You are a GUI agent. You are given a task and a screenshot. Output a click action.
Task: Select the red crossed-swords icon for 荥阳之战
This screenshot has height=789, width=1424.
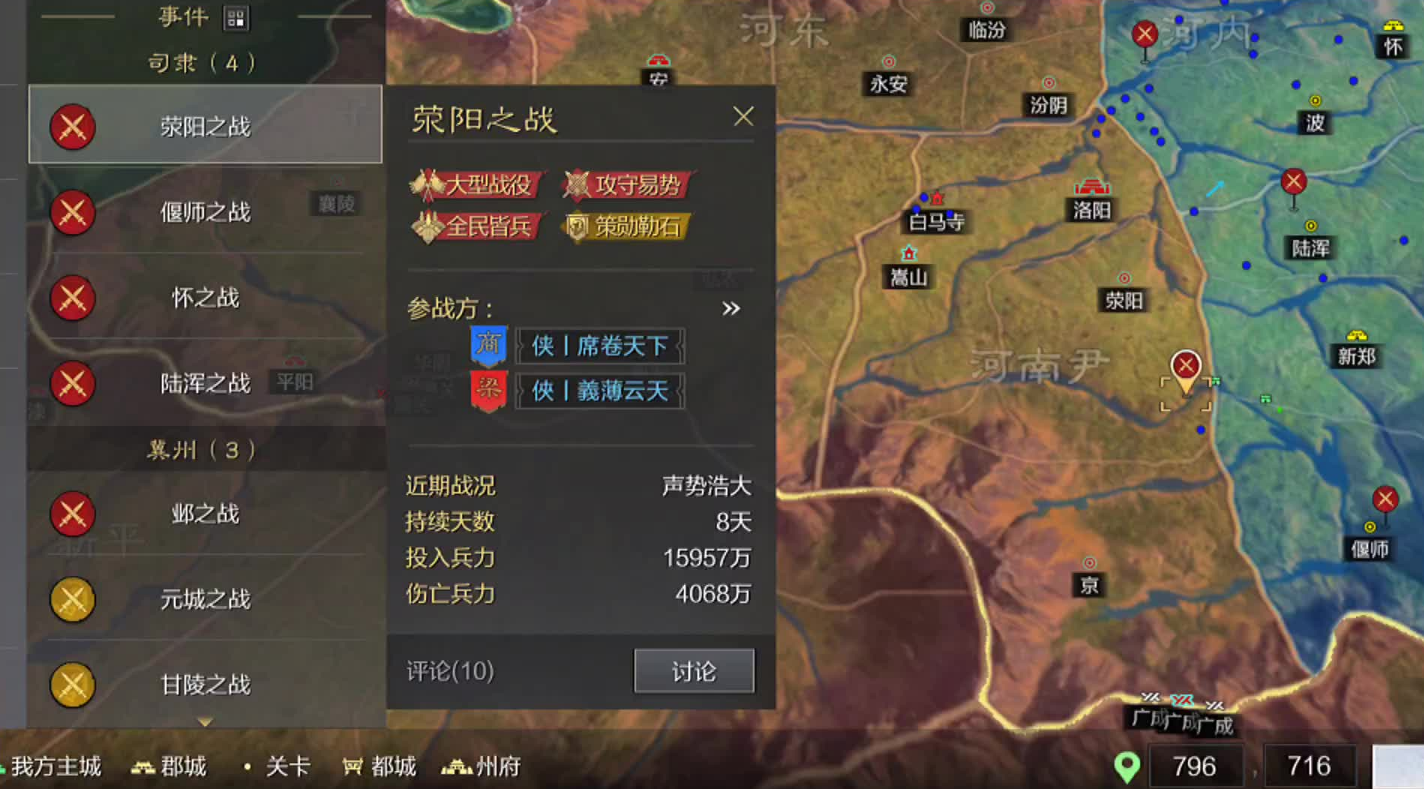pos(72,127)
